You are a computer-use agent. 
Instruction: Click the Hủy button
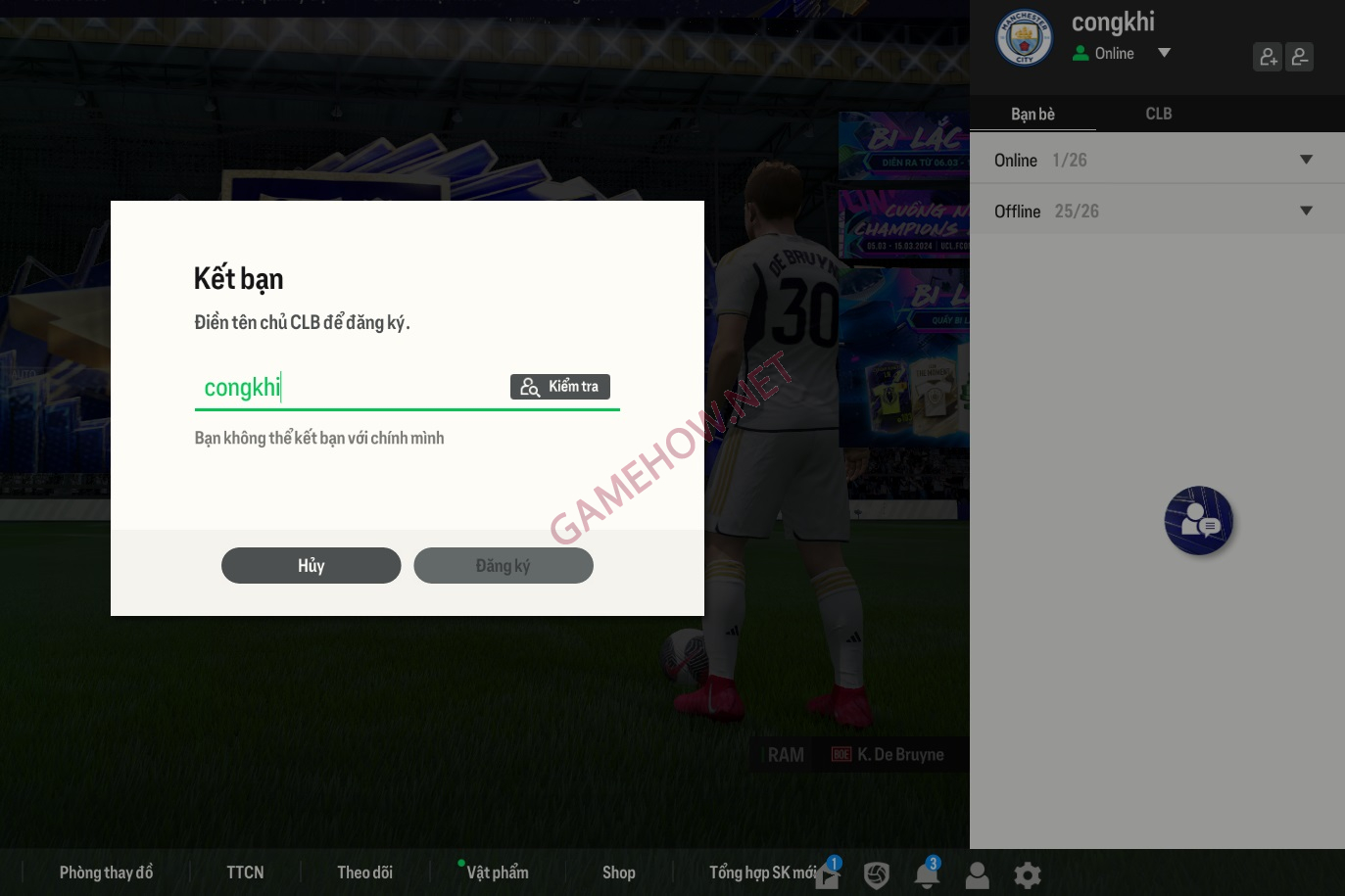point(311,565)
